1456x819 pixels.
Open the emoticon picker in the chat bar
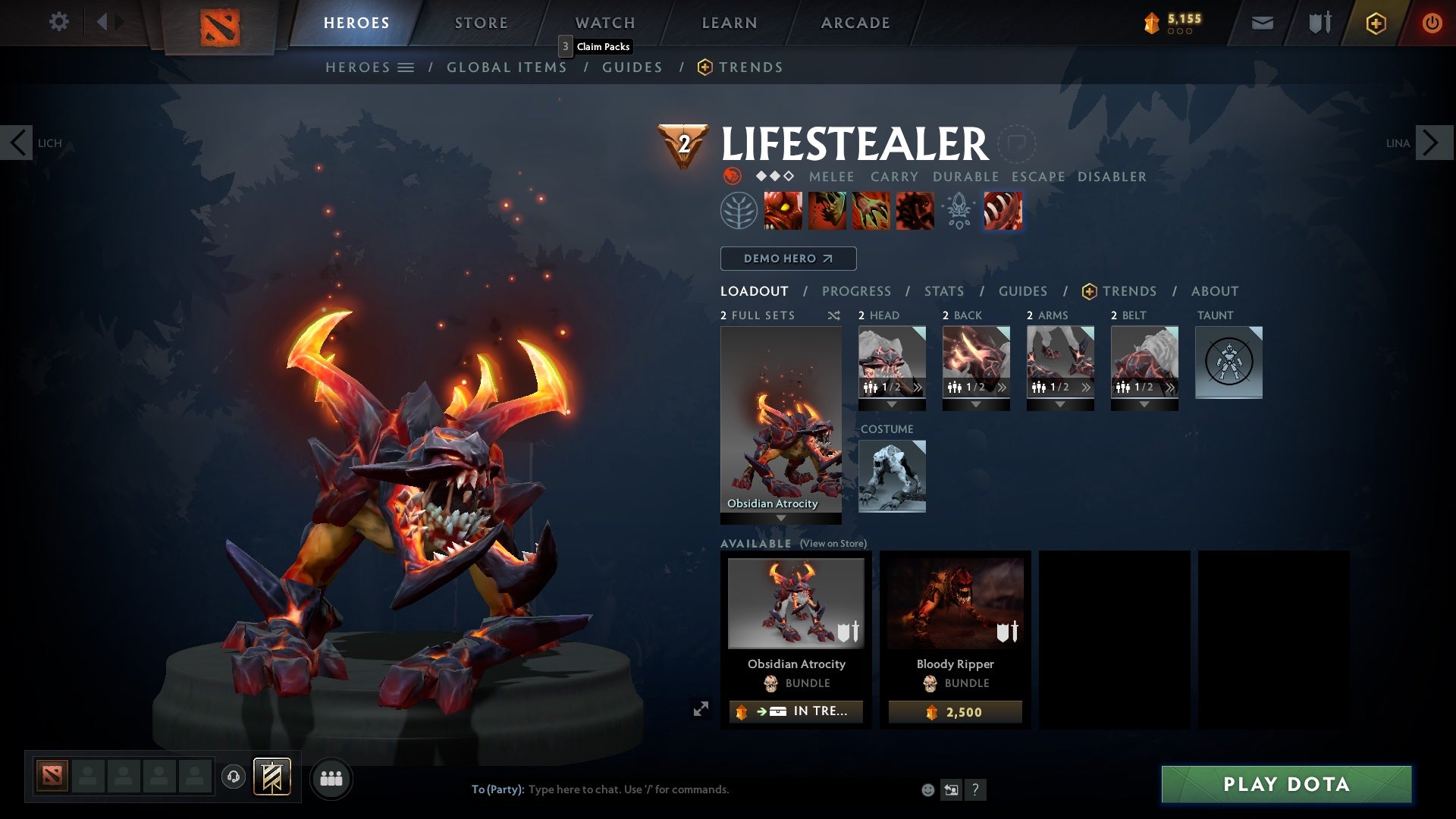[x=929, y=789]
